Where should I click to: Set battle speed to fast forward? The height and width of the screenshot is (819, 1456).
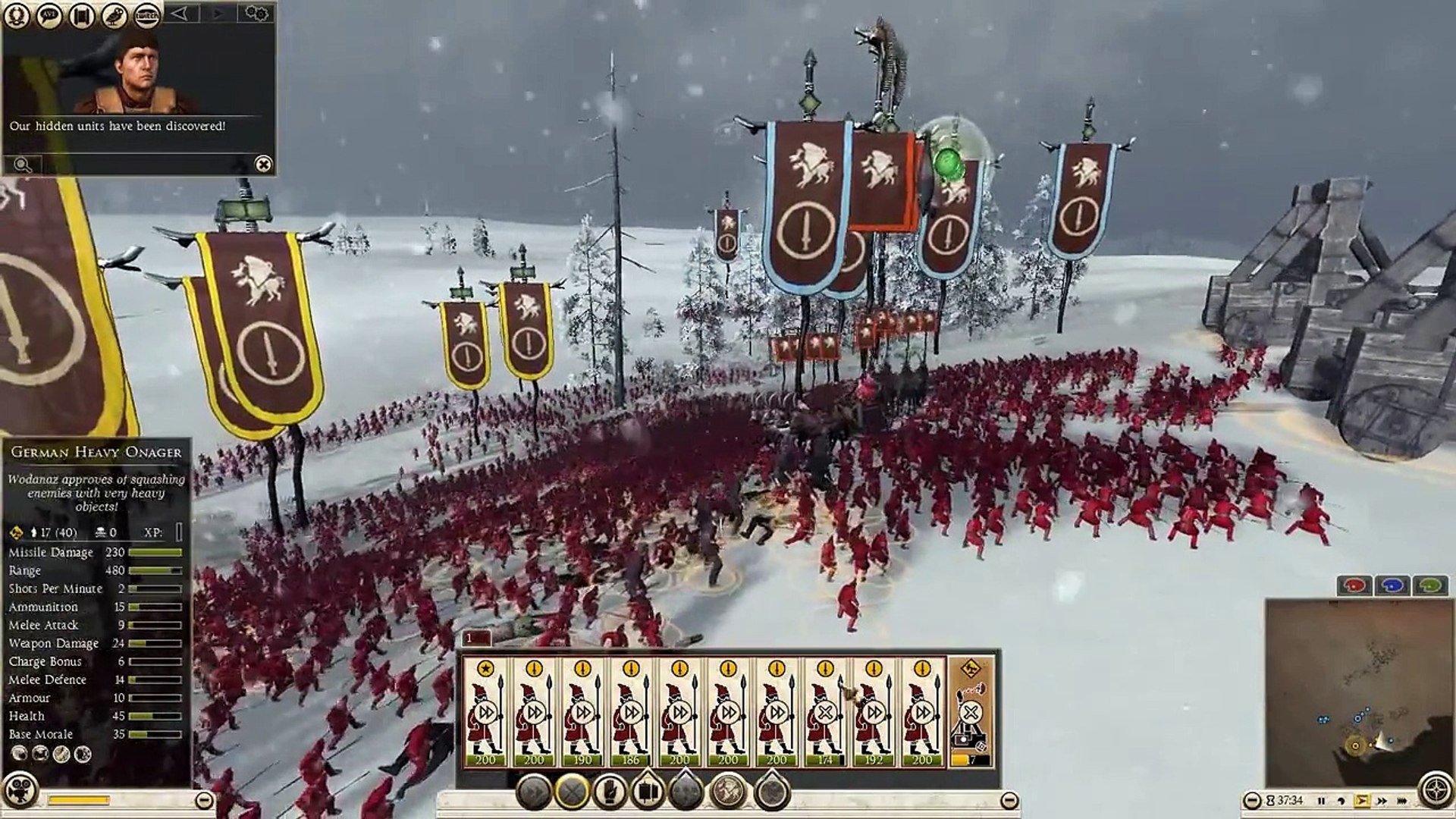tap(1382, 801)
